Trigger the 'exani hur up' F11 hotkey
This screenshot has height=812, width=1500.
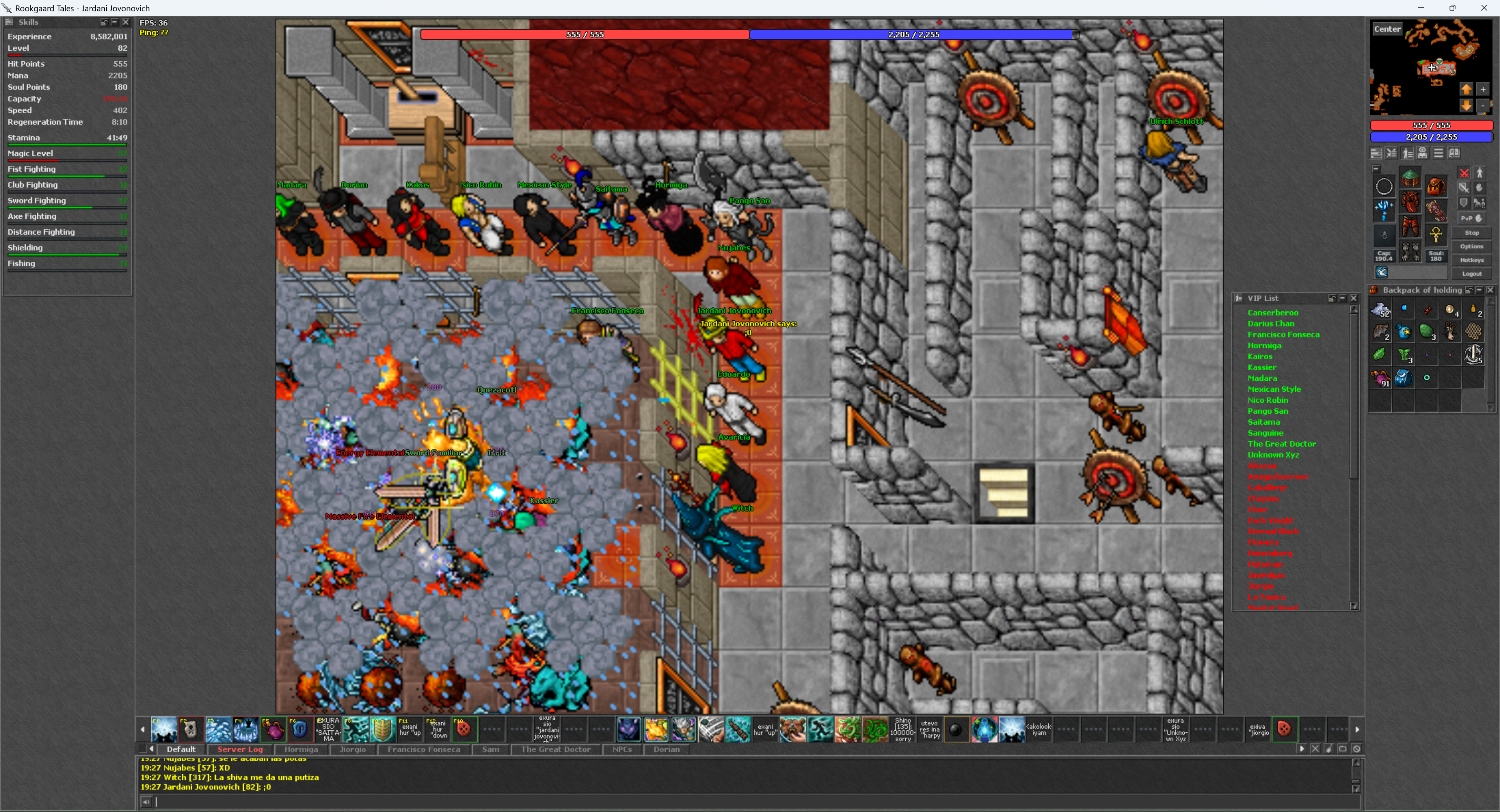(409, 729)
